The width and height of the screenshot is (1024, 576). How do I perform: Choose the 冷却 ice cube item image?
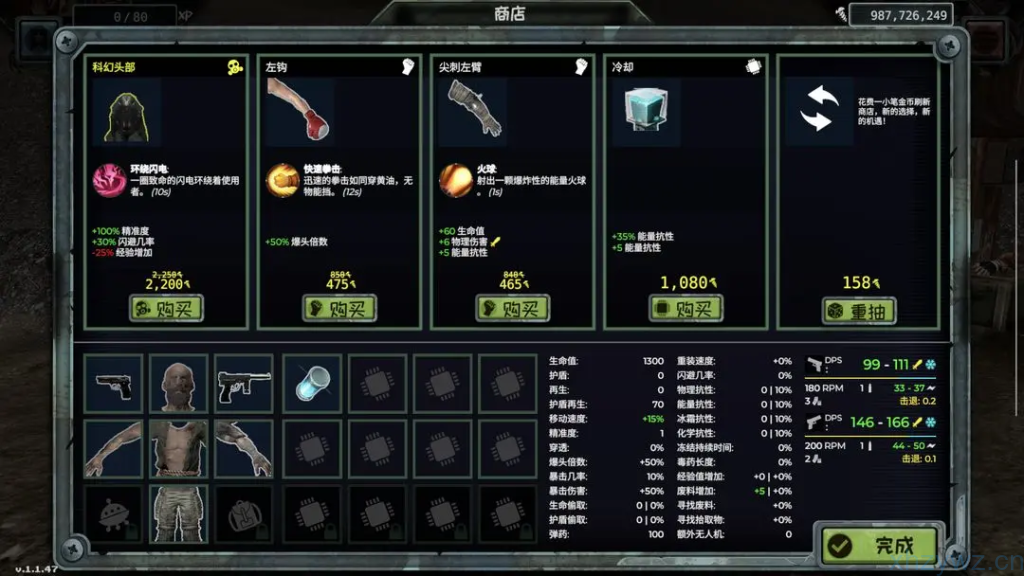[x=645, y=111]
